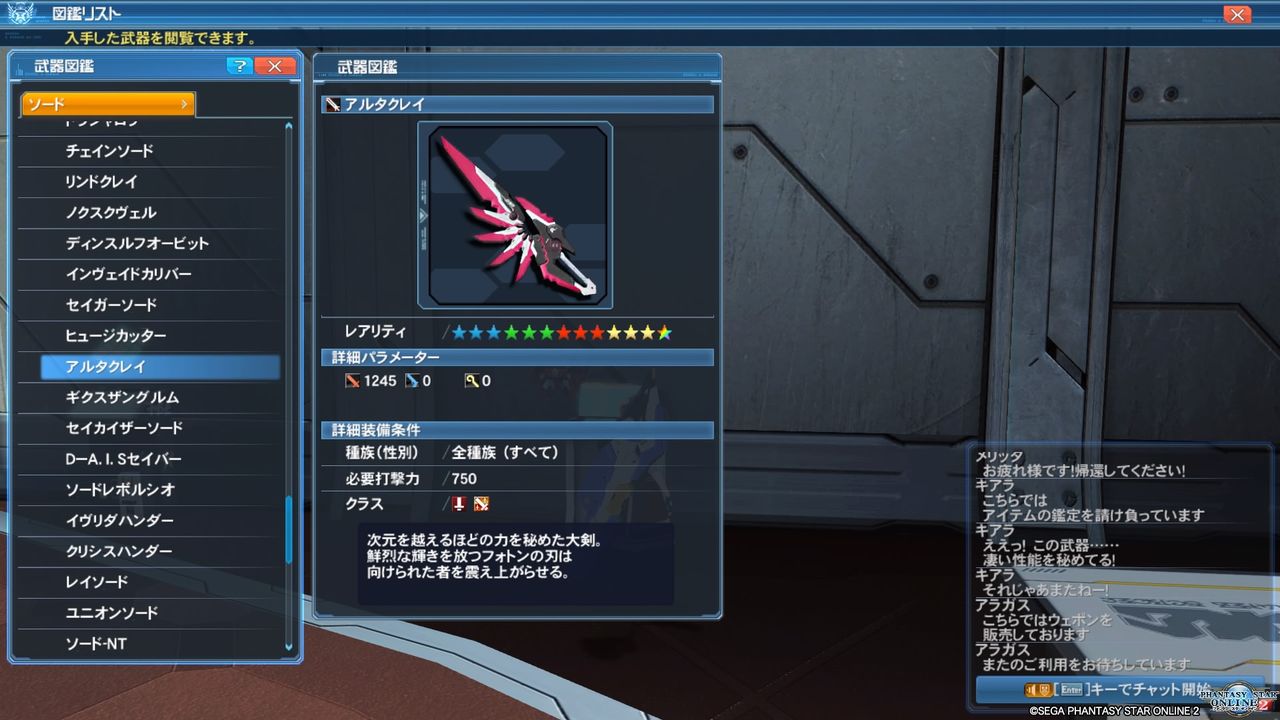Click the blue ranged power stat icon
This screenshot has width=1280, height=720.
point(410,381)
